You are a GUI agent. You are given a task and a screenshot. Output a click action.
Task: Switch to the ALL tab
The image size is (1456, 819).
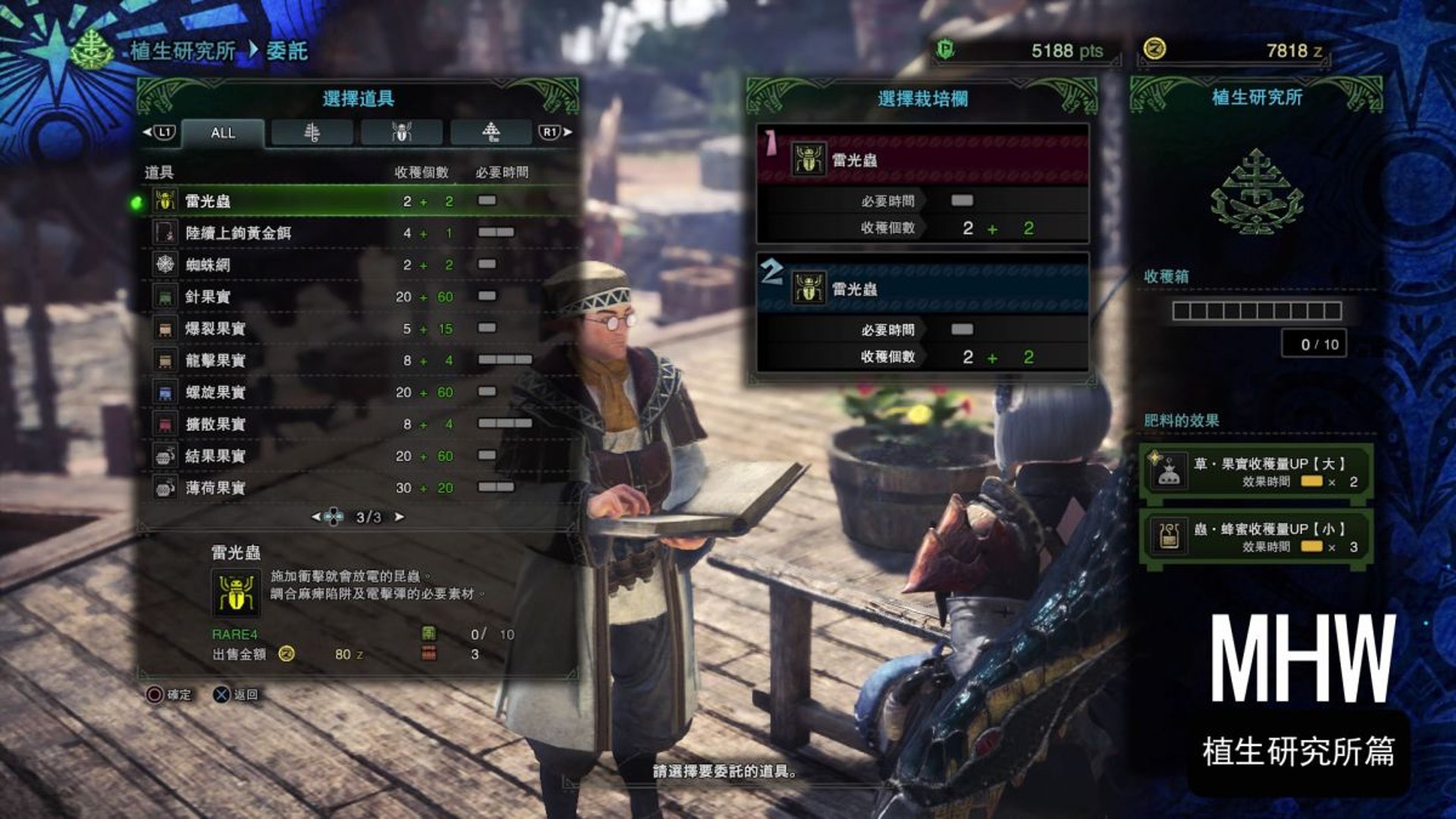pyautogui.click(x=223, y=133)
